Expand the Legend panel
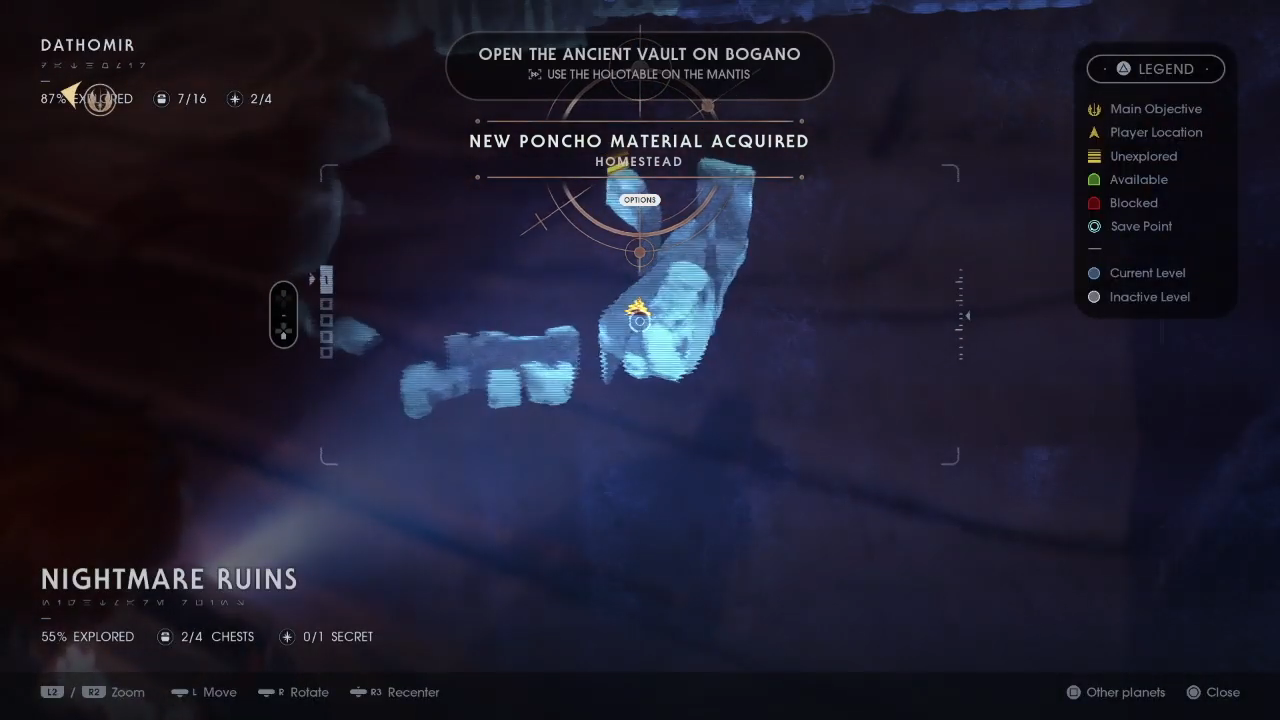Viewport: 1280px width, 720px height. tap(1156, 69)
